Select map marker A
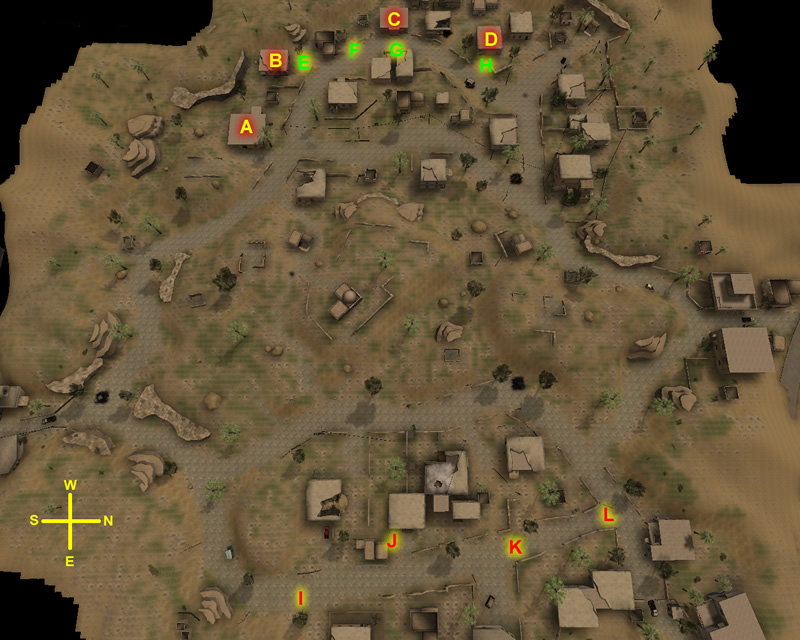The width and height of the screenshot is (800, 640). click(247, 127)
